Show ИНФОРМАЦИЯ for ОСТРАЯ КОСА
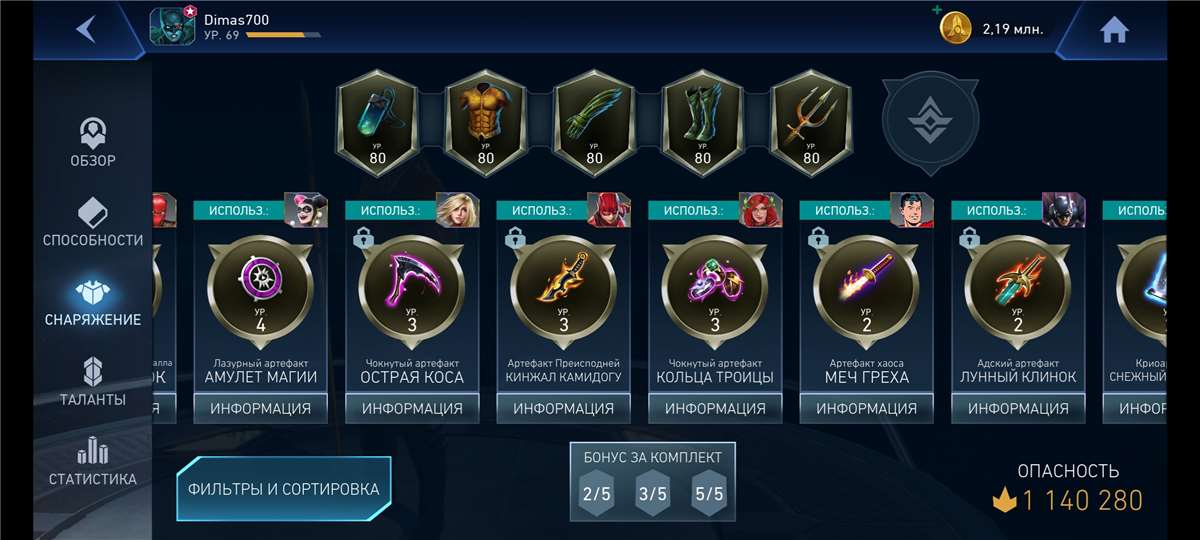1200x540 pixels. point(412,408)
